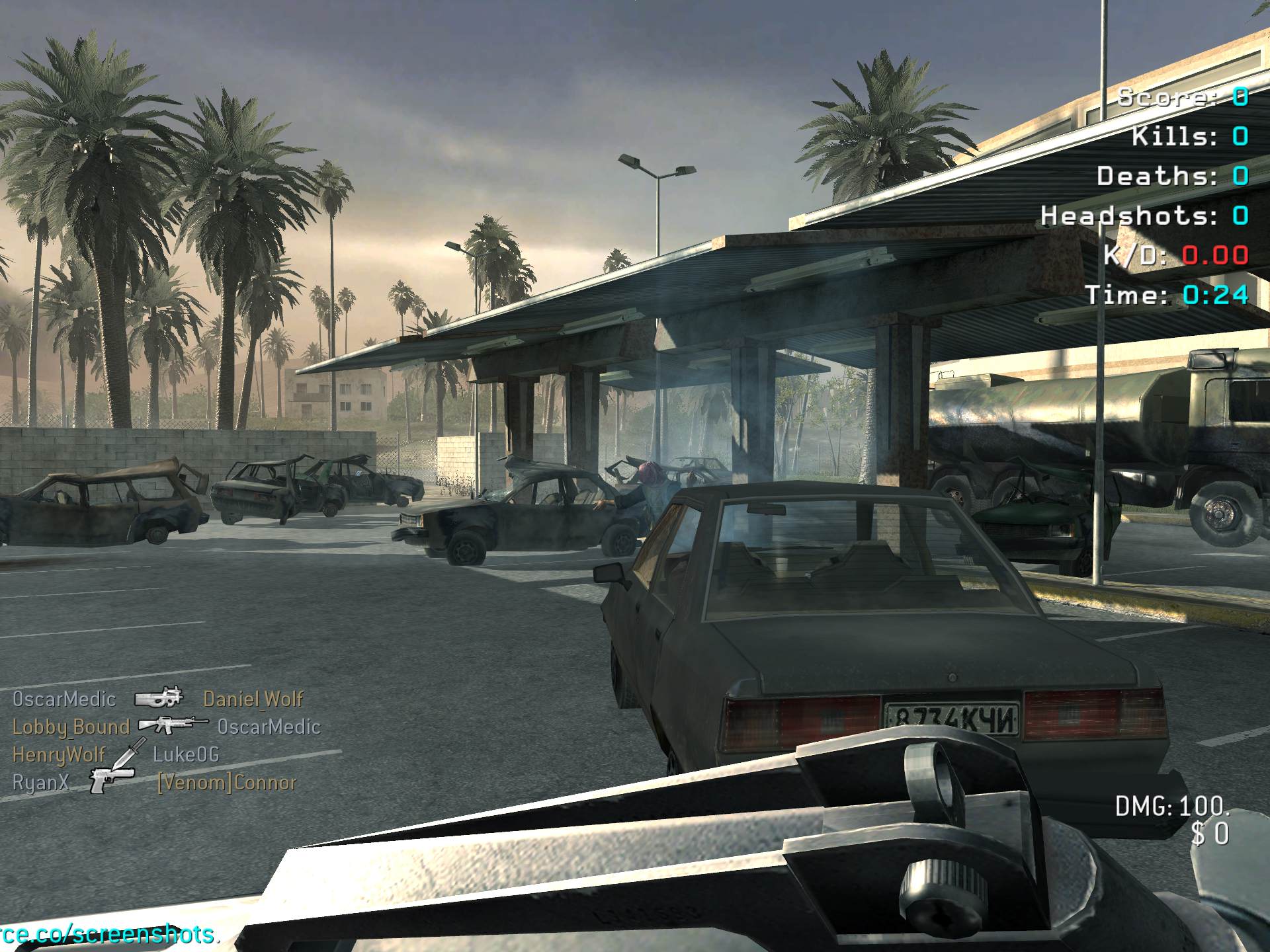Select the assault rifle killfeed icon
The height and width of the screenshot is (952, 1270).
pyautogui.click(x=173, y=725)
